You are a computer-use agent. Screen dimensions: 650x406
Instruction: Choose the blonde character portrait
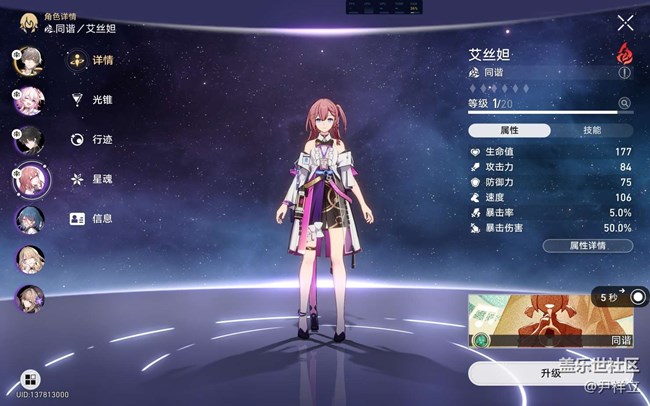click(28, 258)
